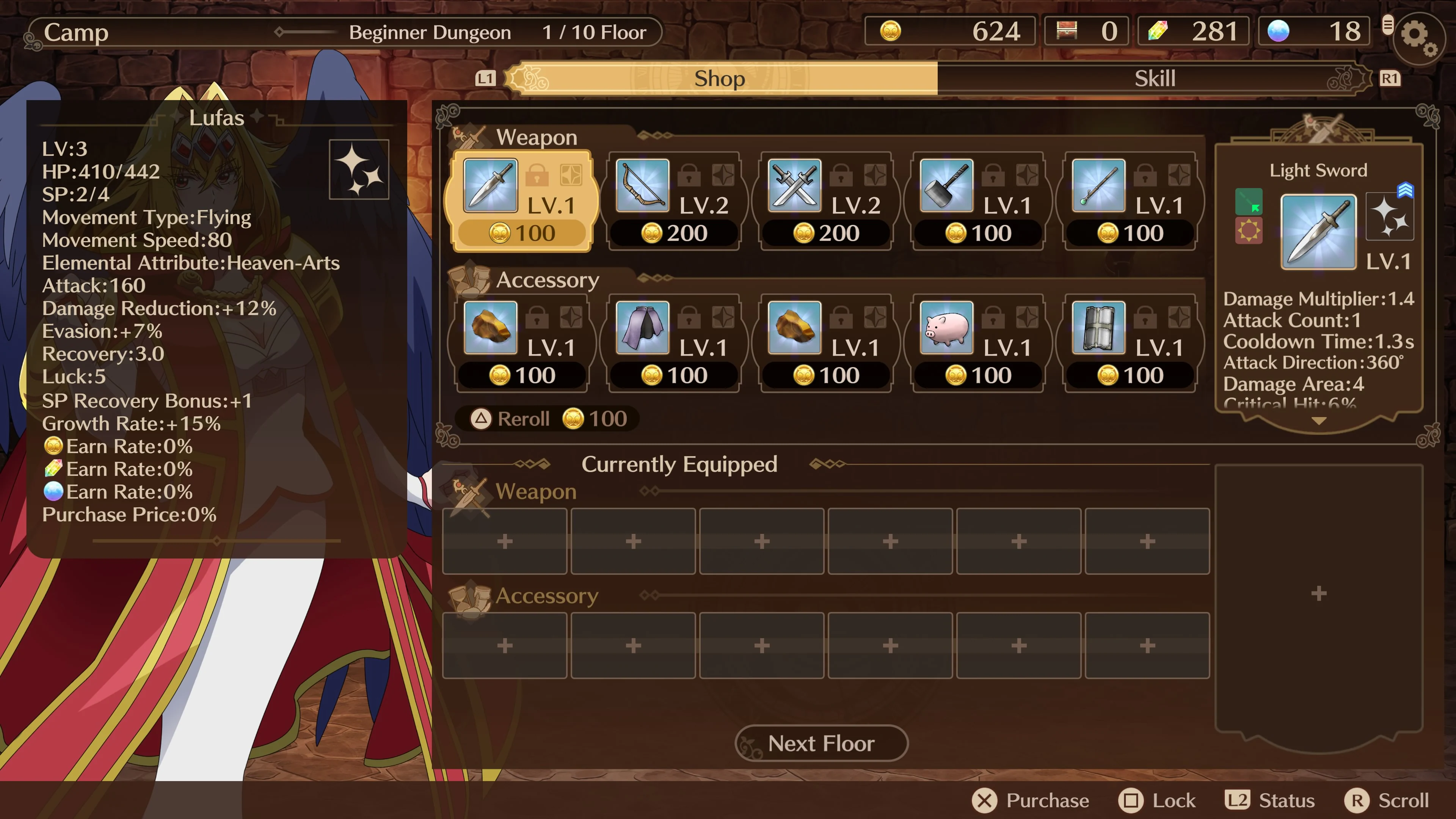
Task: Toggle the lock on the Light Sword
Action: click(x=538, y=175)
